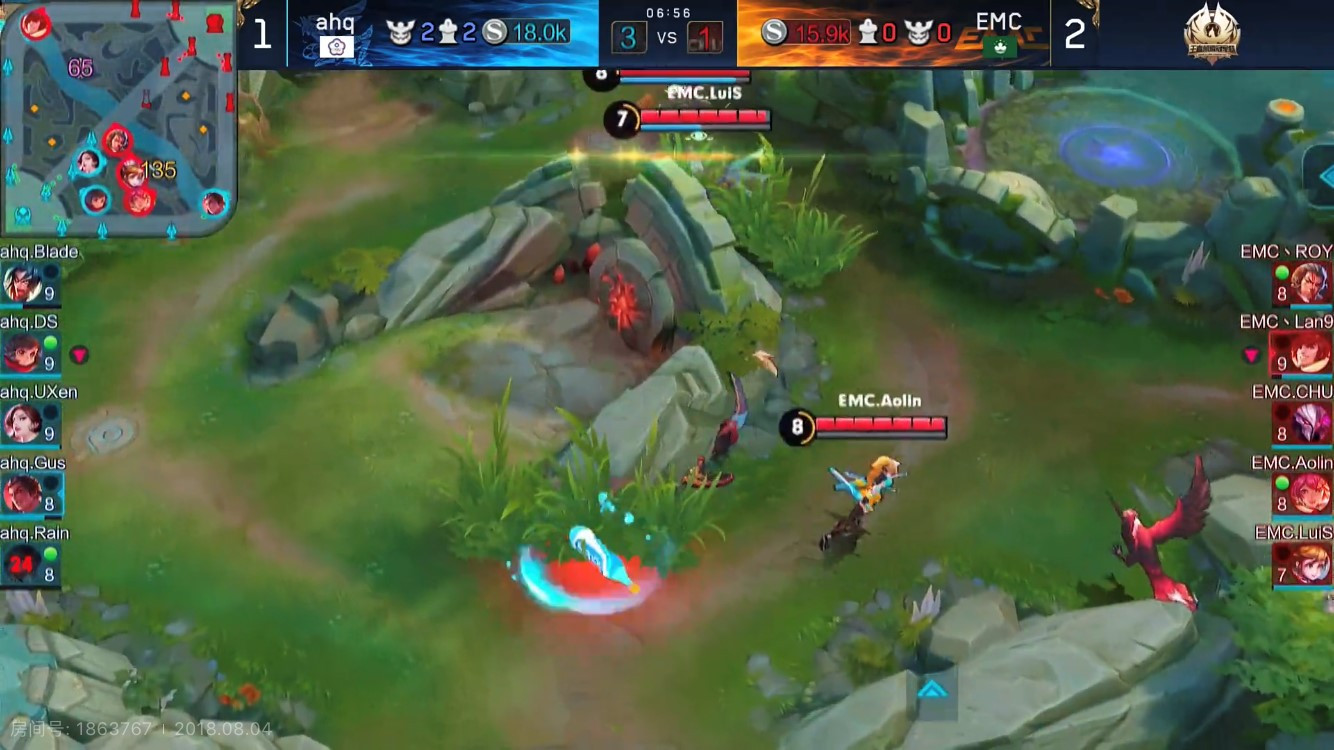Click ahq.Rain's portrait showing respawn timer
Image resolution: width=1334 pixels, height=750 pixels.
click(x=22, y=565)
